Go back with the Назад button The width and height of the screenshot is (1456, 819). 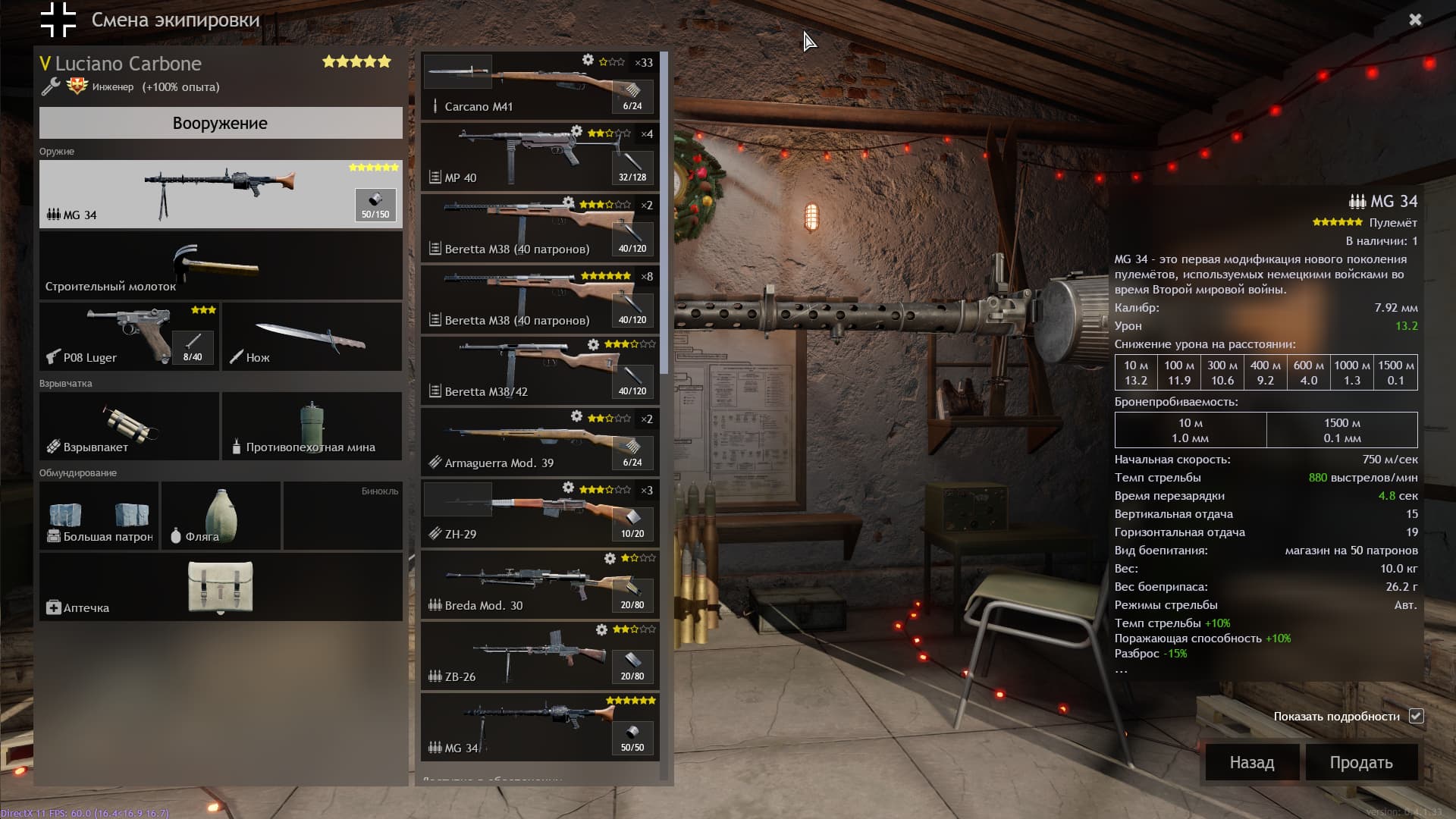point(1252,762)
